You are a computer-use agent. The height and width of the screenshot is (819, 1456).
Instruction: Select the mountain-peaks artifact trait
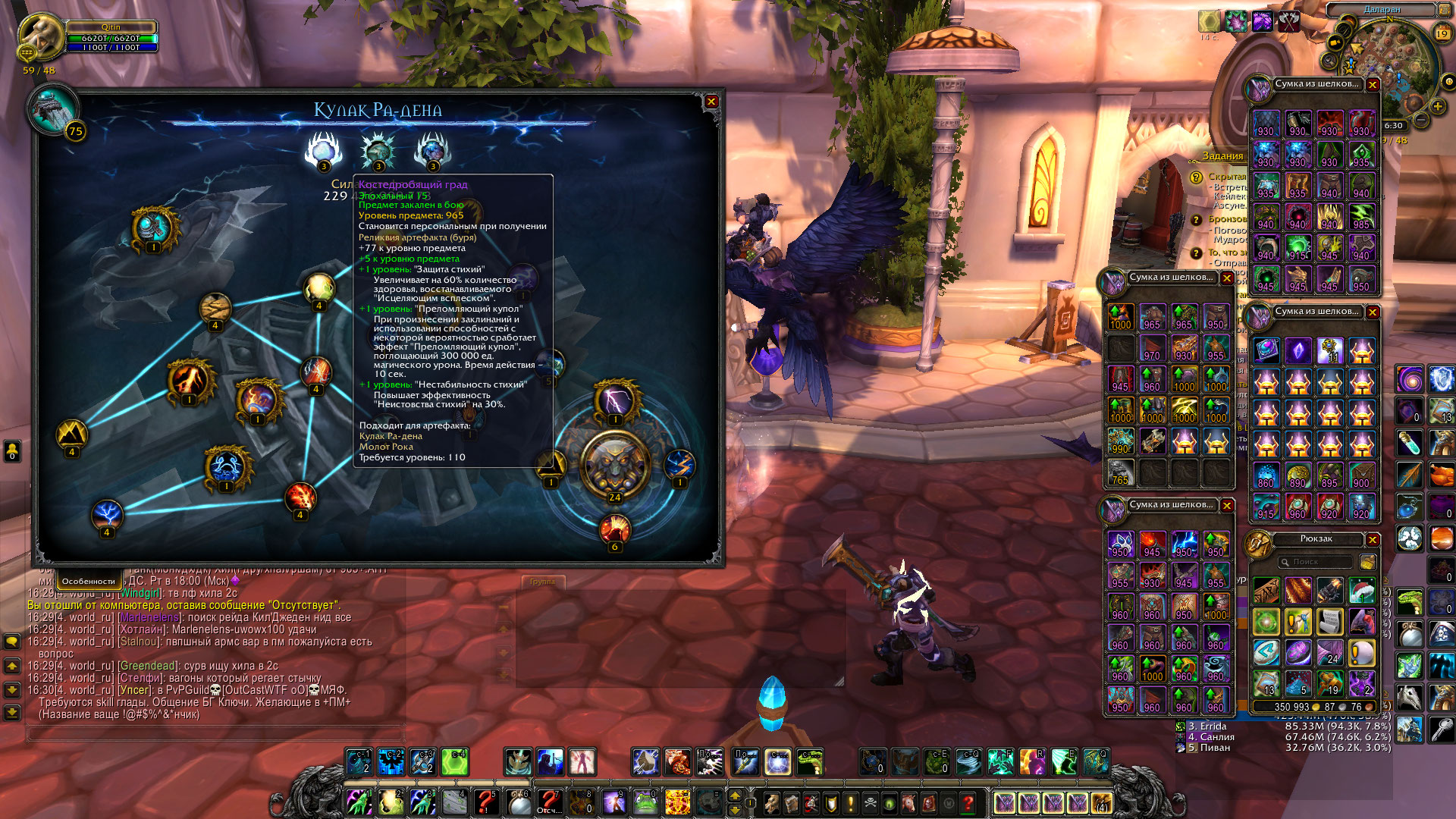pos(72,435)
